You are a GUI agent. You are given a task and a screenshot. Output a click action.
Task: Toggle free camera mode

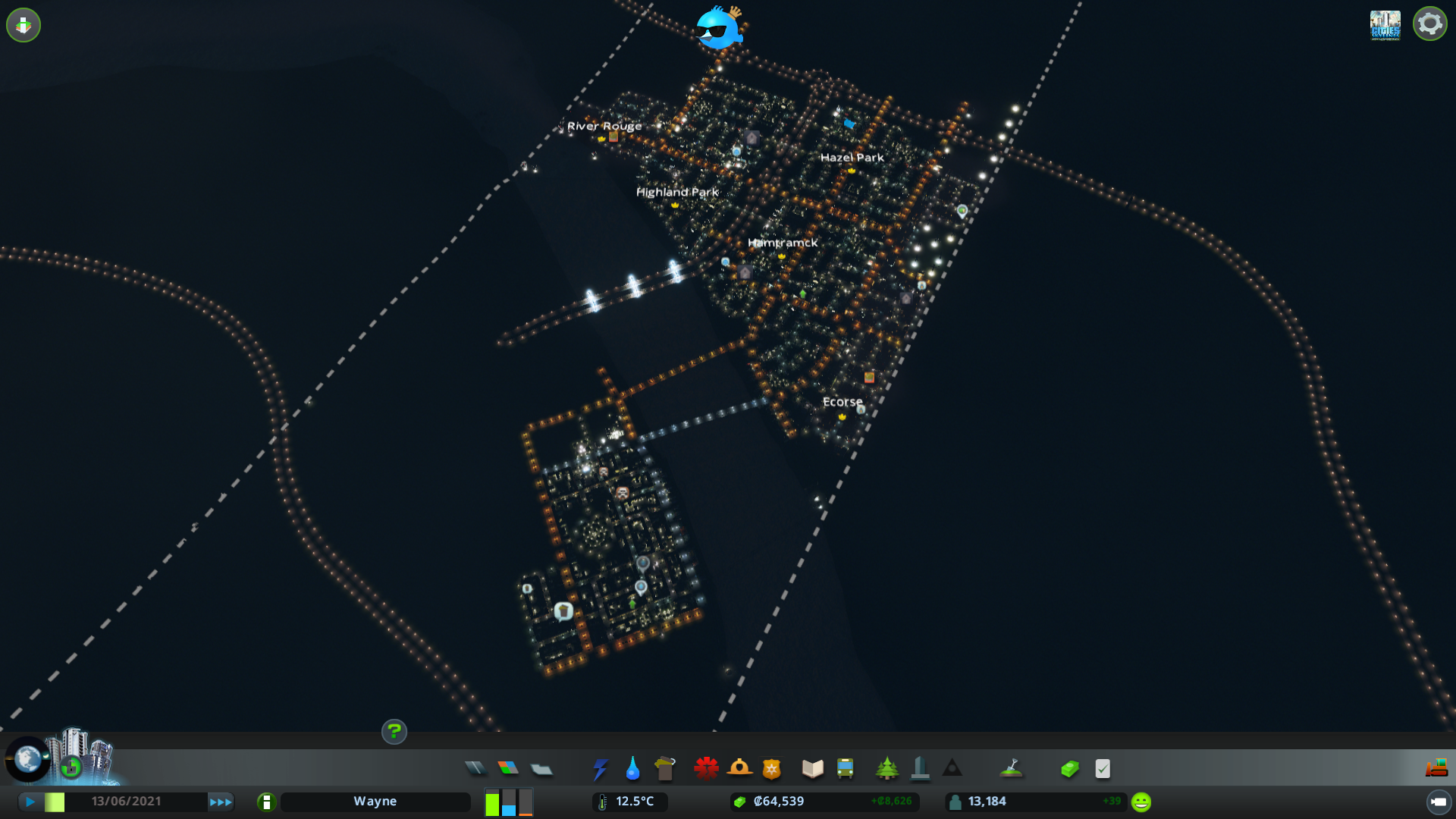pyautogui.click(x=24, y=24)
